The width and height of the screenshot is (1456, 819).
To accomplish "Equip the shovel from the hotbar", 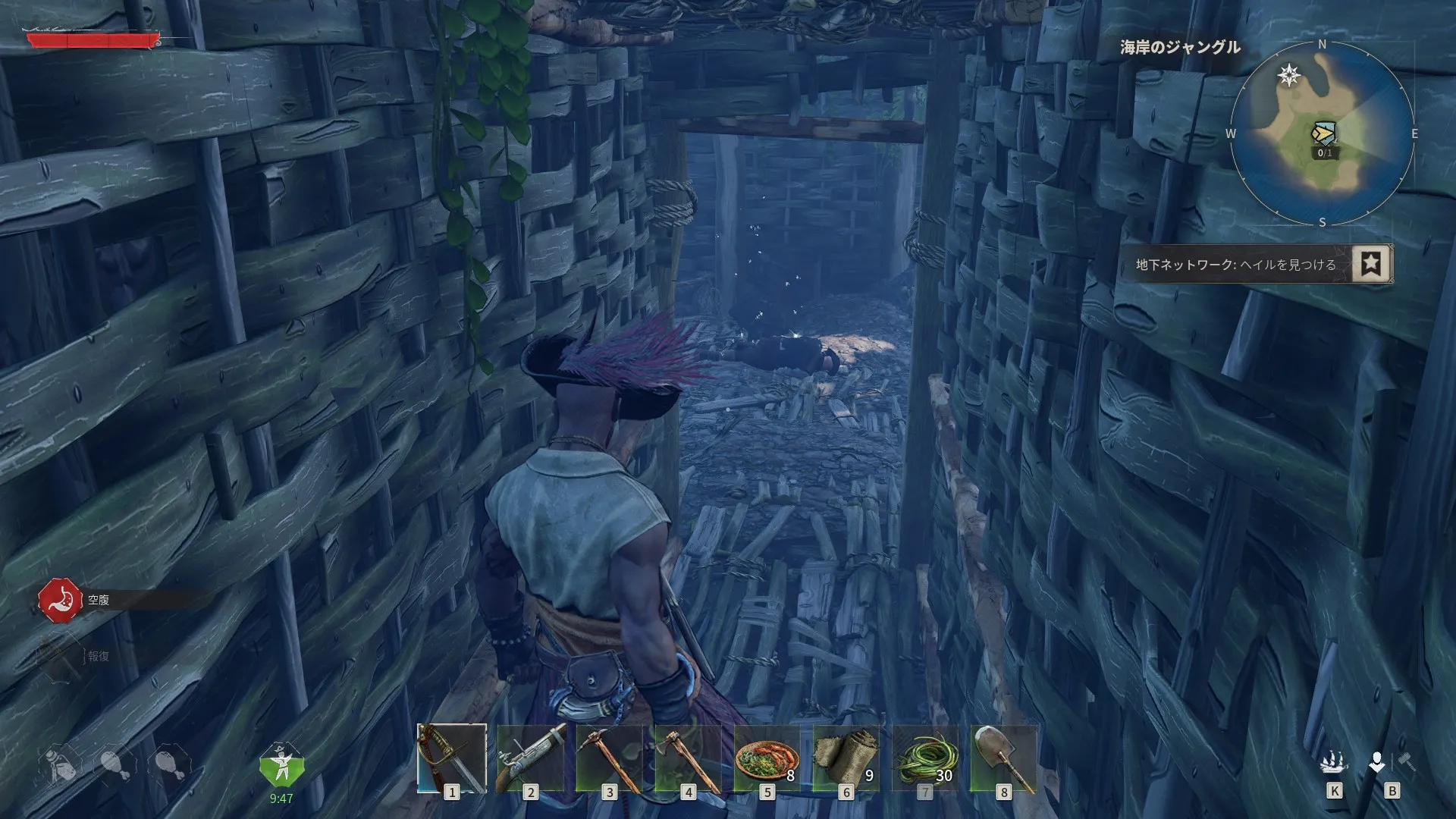I will tap(1003, 758).
